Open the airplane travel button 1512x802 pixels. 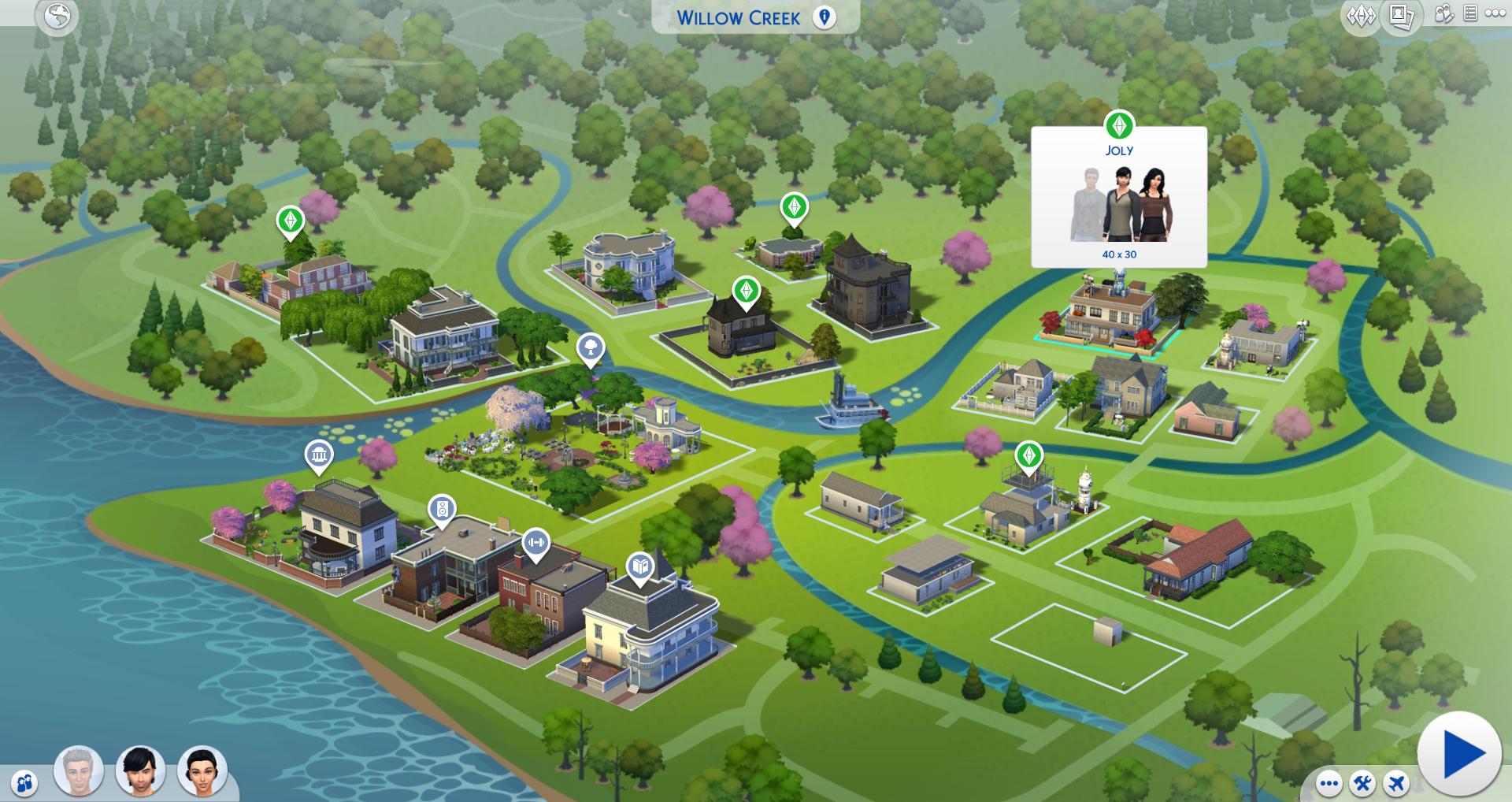1397,784
